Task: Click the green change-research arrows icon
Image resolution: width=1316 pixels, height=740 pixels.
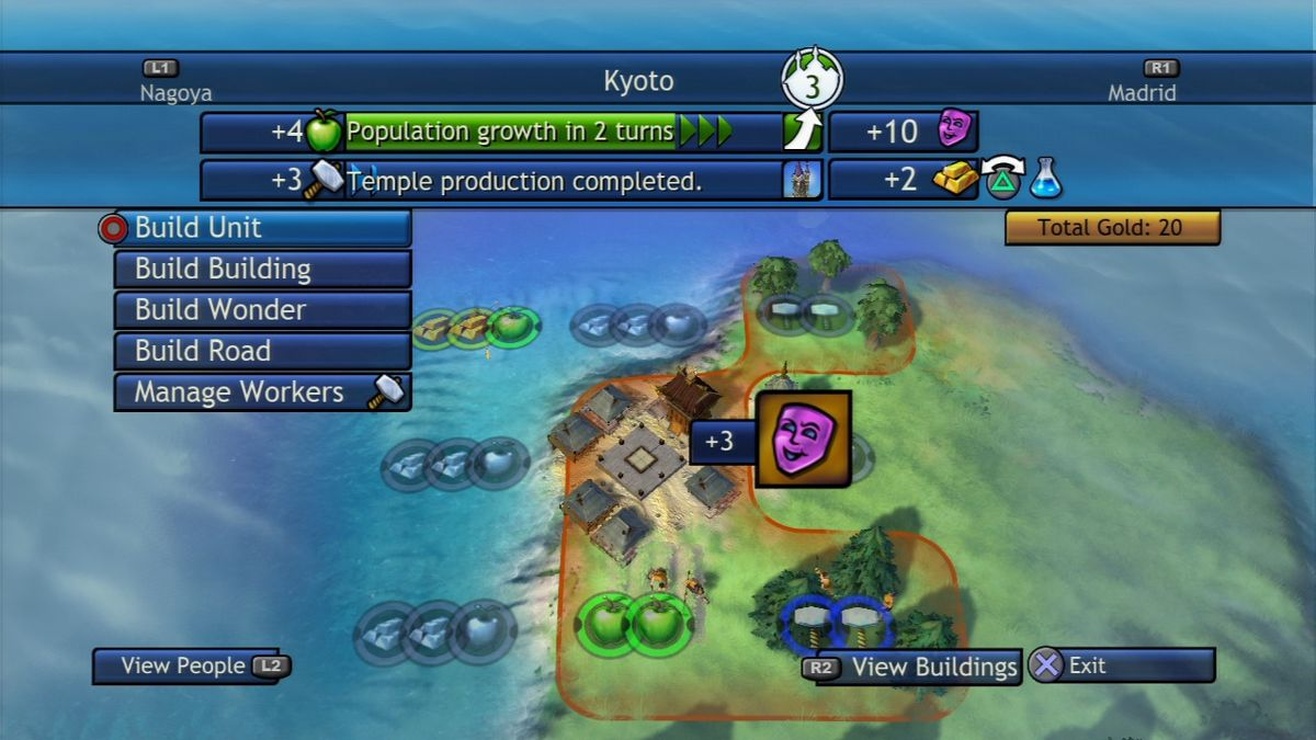Action: click(1004, 180)
